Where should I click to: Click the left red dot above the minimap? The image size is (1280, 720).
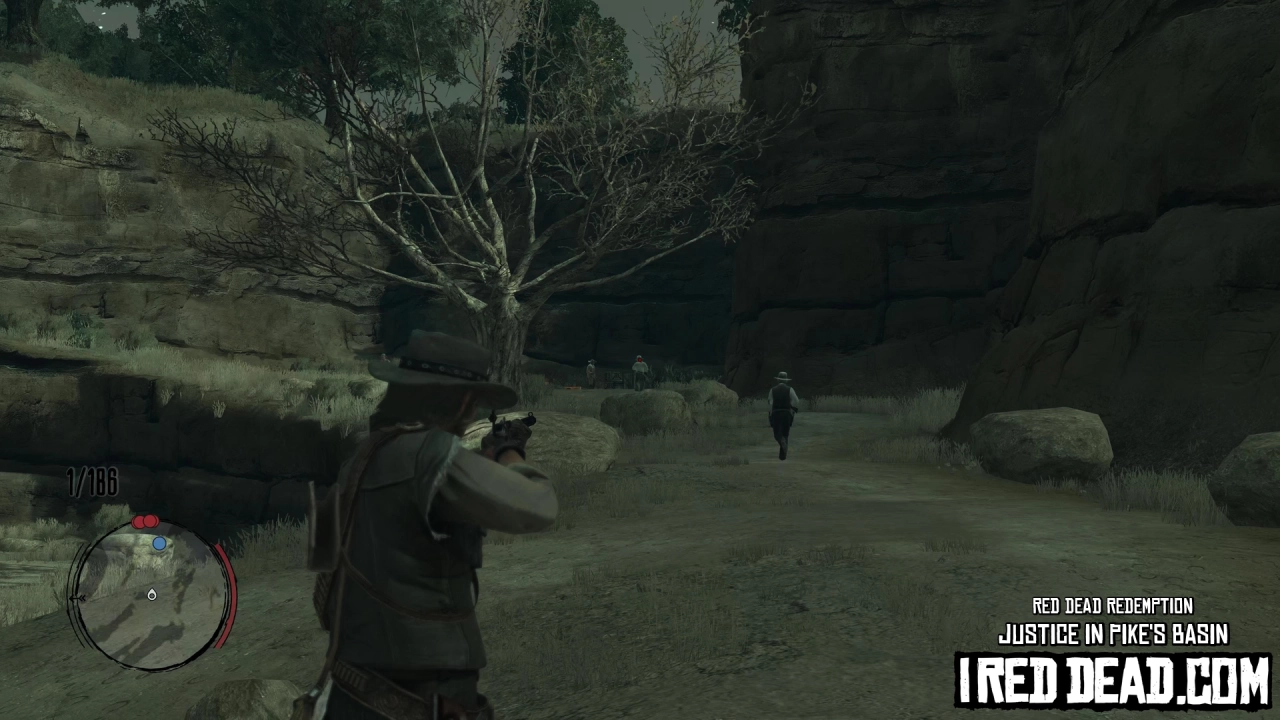(x=138, y=522)
